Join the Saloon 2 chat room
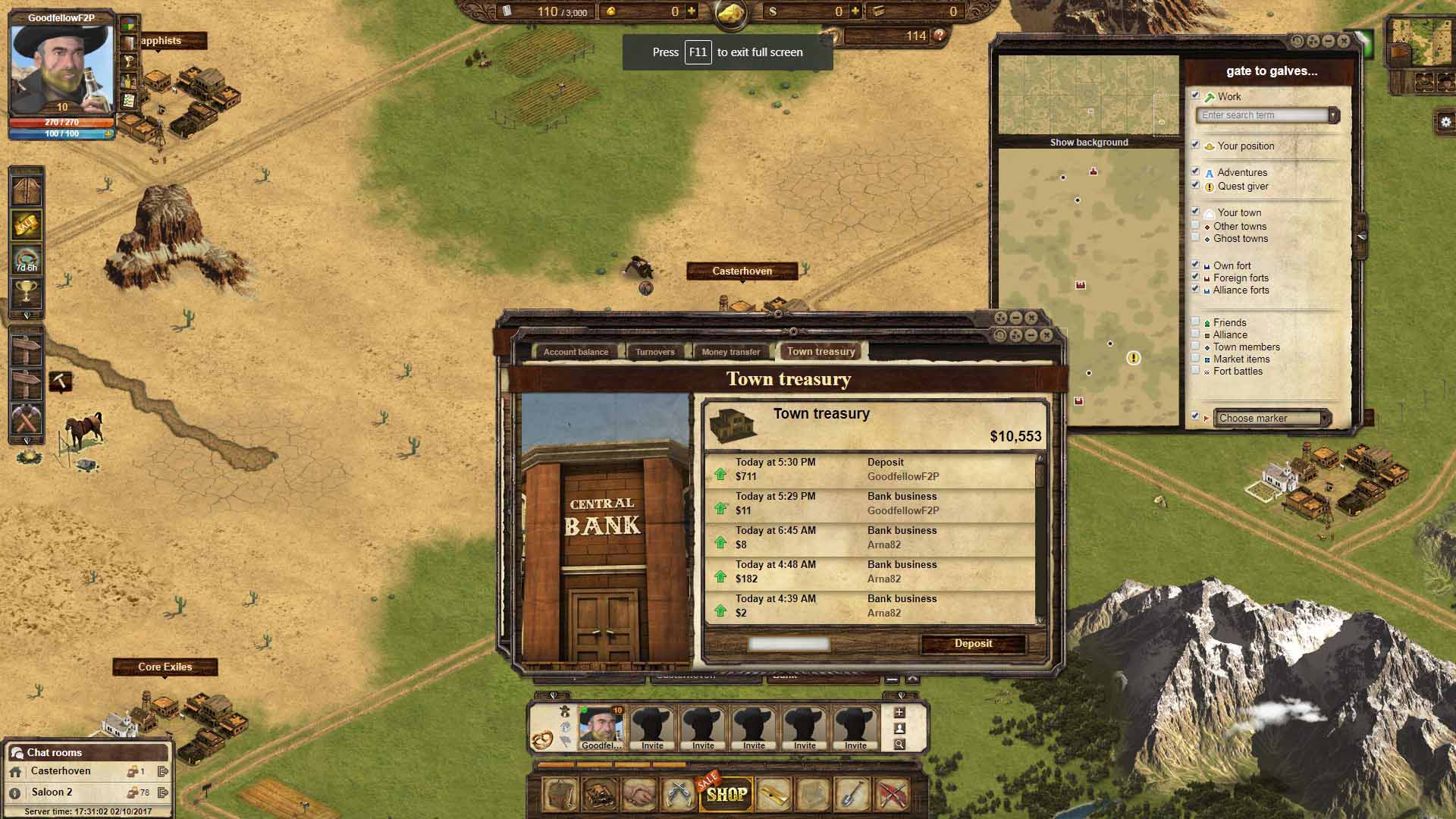Viewport: 1456px width, 819px height. point(52,792)
